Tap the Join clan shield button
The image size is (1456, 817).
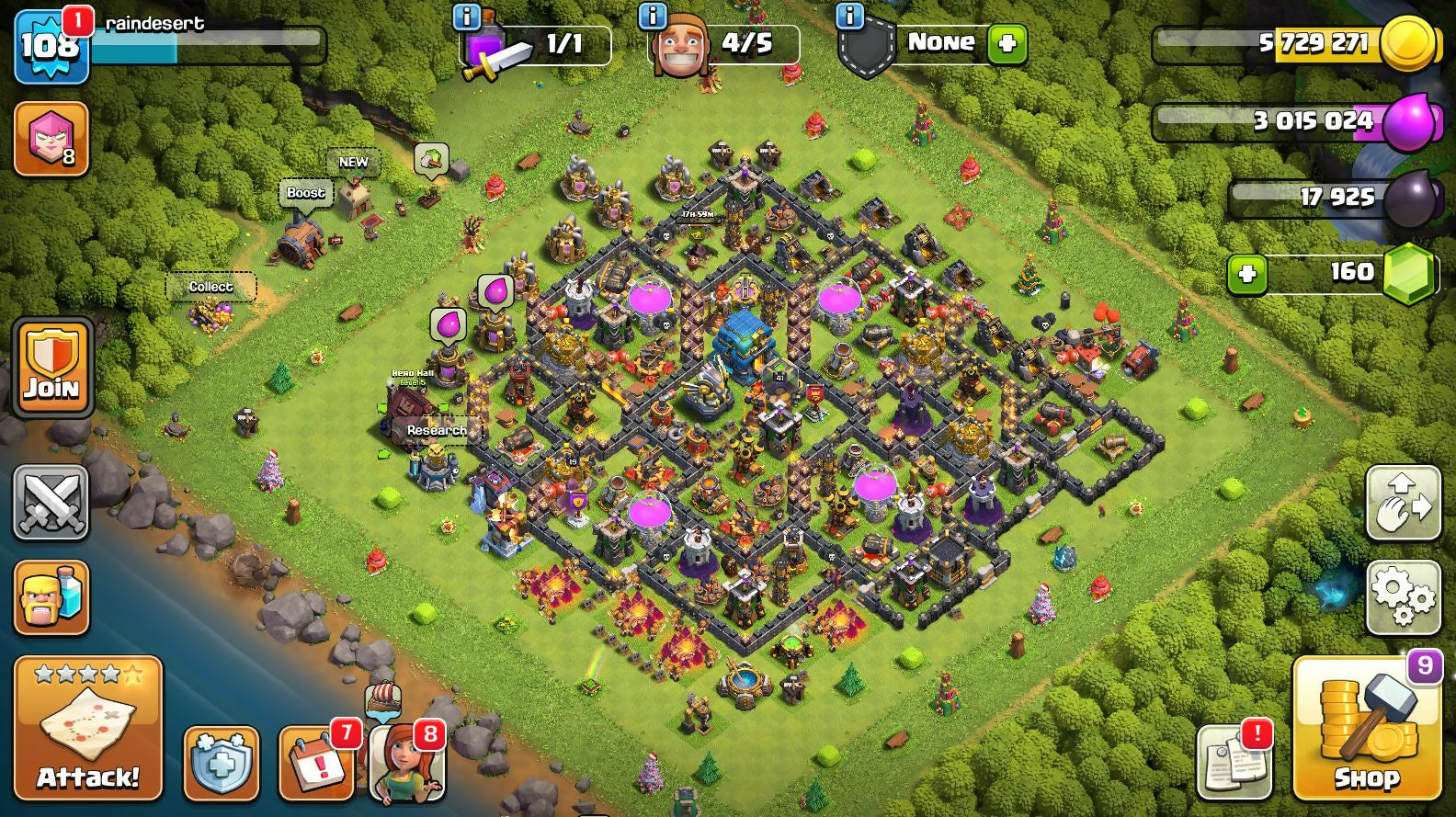coord(51,368)
